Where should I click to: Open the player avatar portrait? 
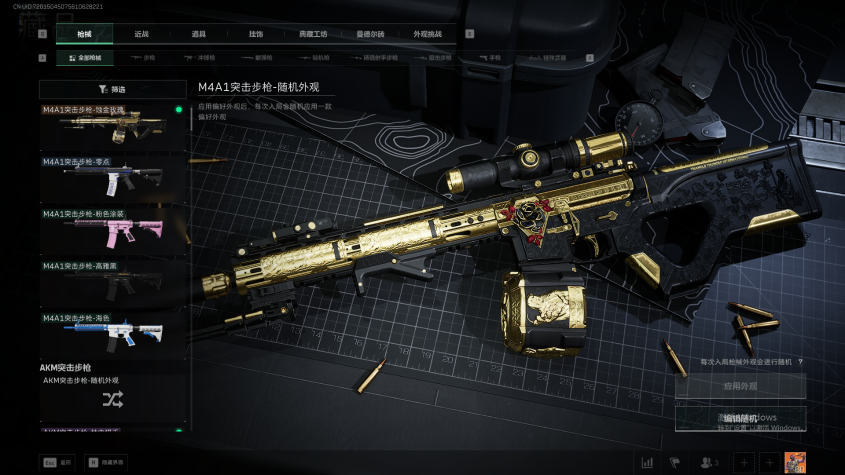(x=795, y=462)
